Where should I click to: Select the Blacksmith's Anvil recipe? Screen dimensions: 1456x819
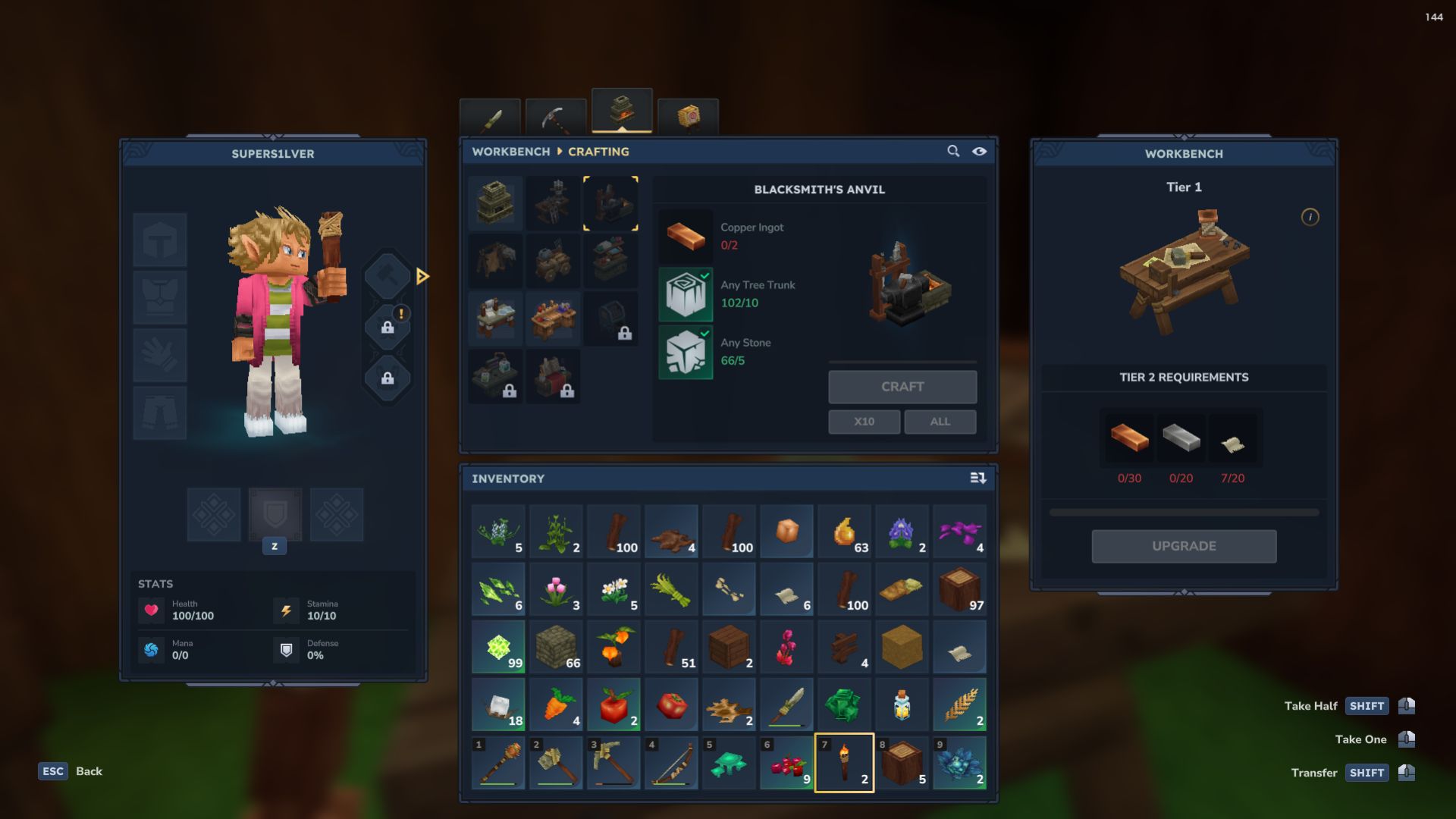click(611, 202)
